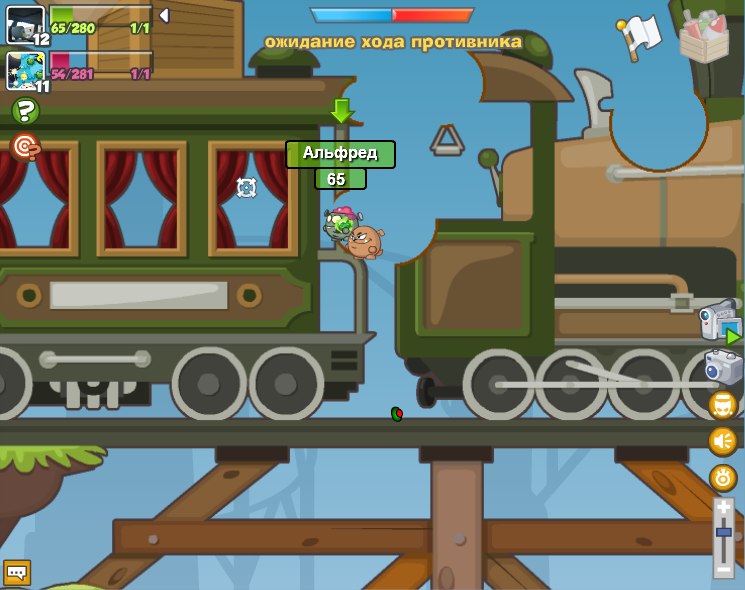
Task: Start video recording with the camcorder icon
Action: [720, 322]
